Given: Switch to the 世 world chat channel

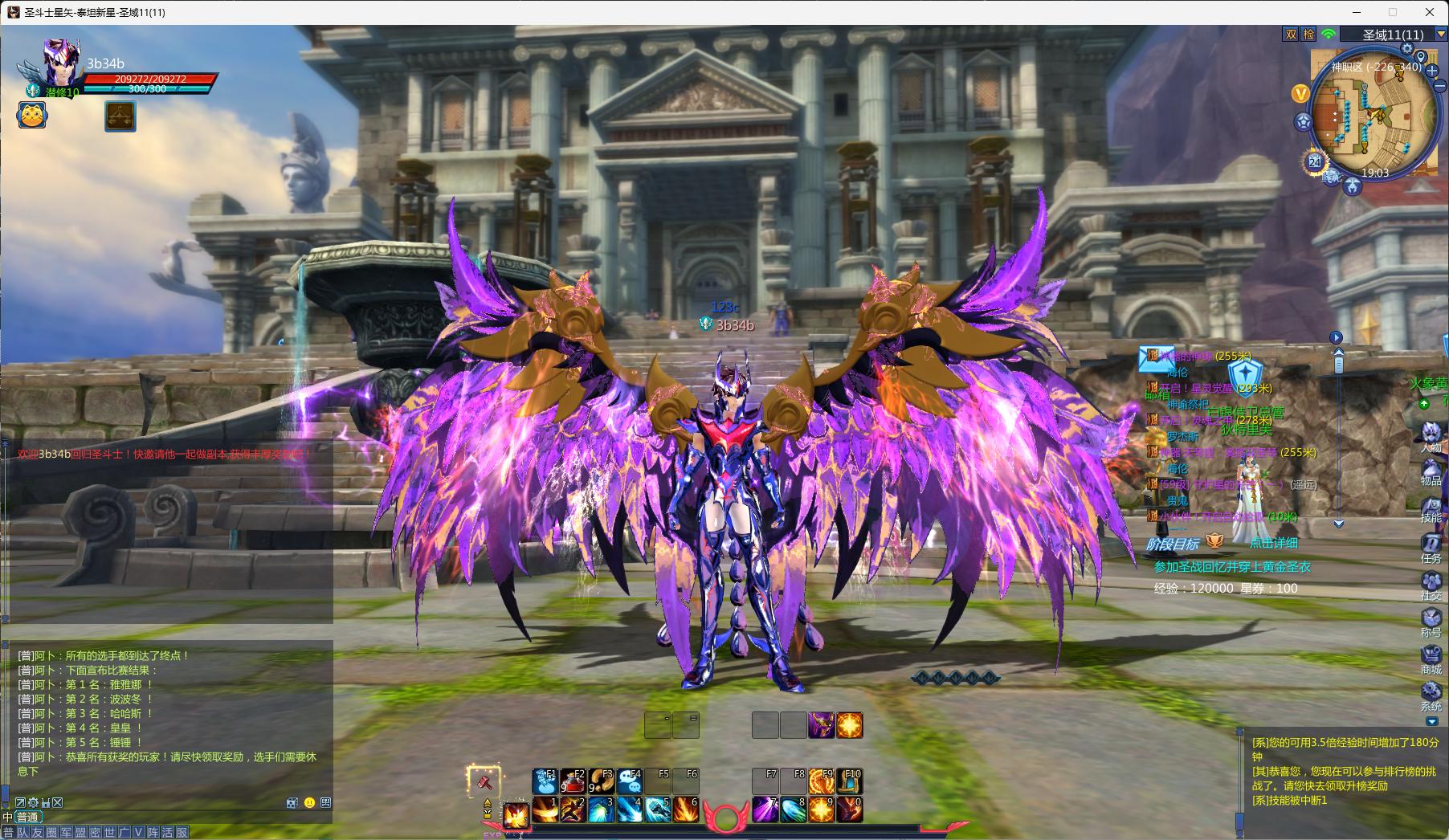Looking at the screenshot, I should click(x=110, y=833).
